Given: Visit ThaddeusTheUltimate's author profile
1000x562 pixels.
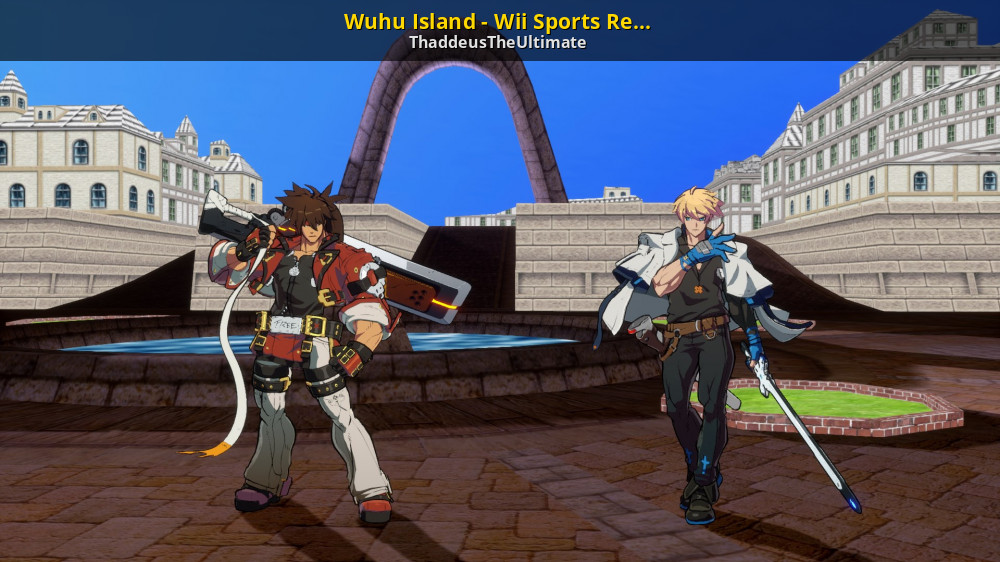Looking at the screenshot, I should [497, 43].
